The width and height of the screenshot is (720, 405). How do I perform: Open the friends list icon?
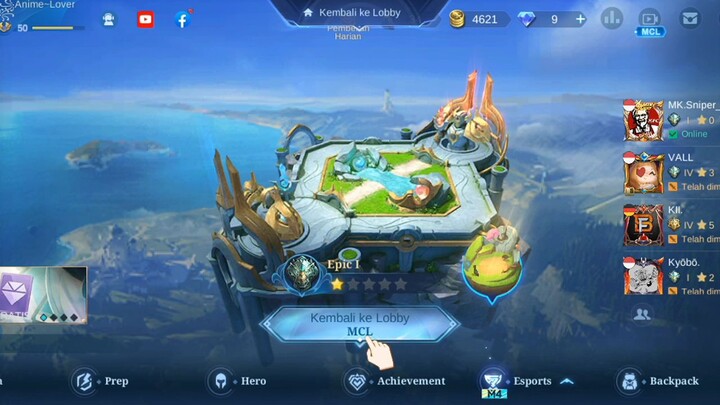[x=642, y=314]
